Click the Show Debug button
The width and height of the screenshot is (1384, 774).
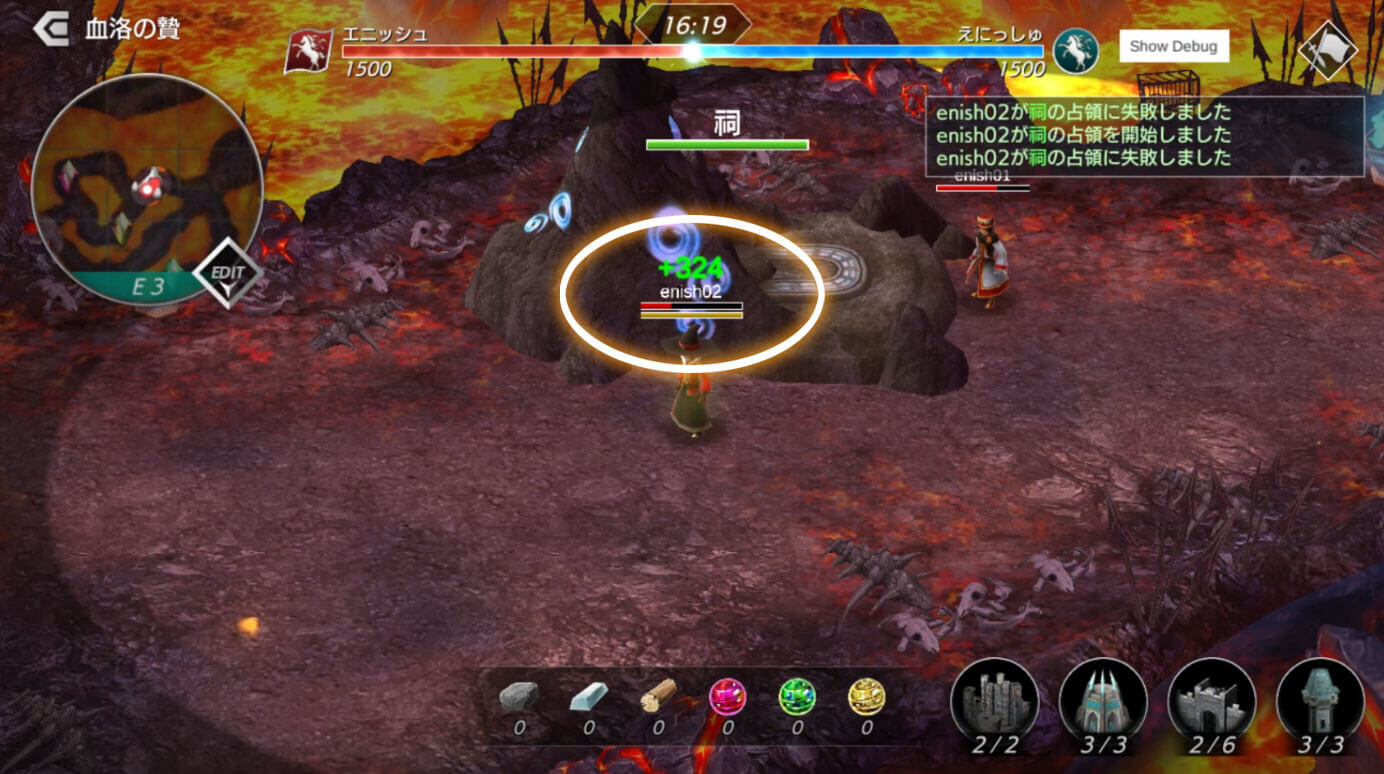(1173, 46)
